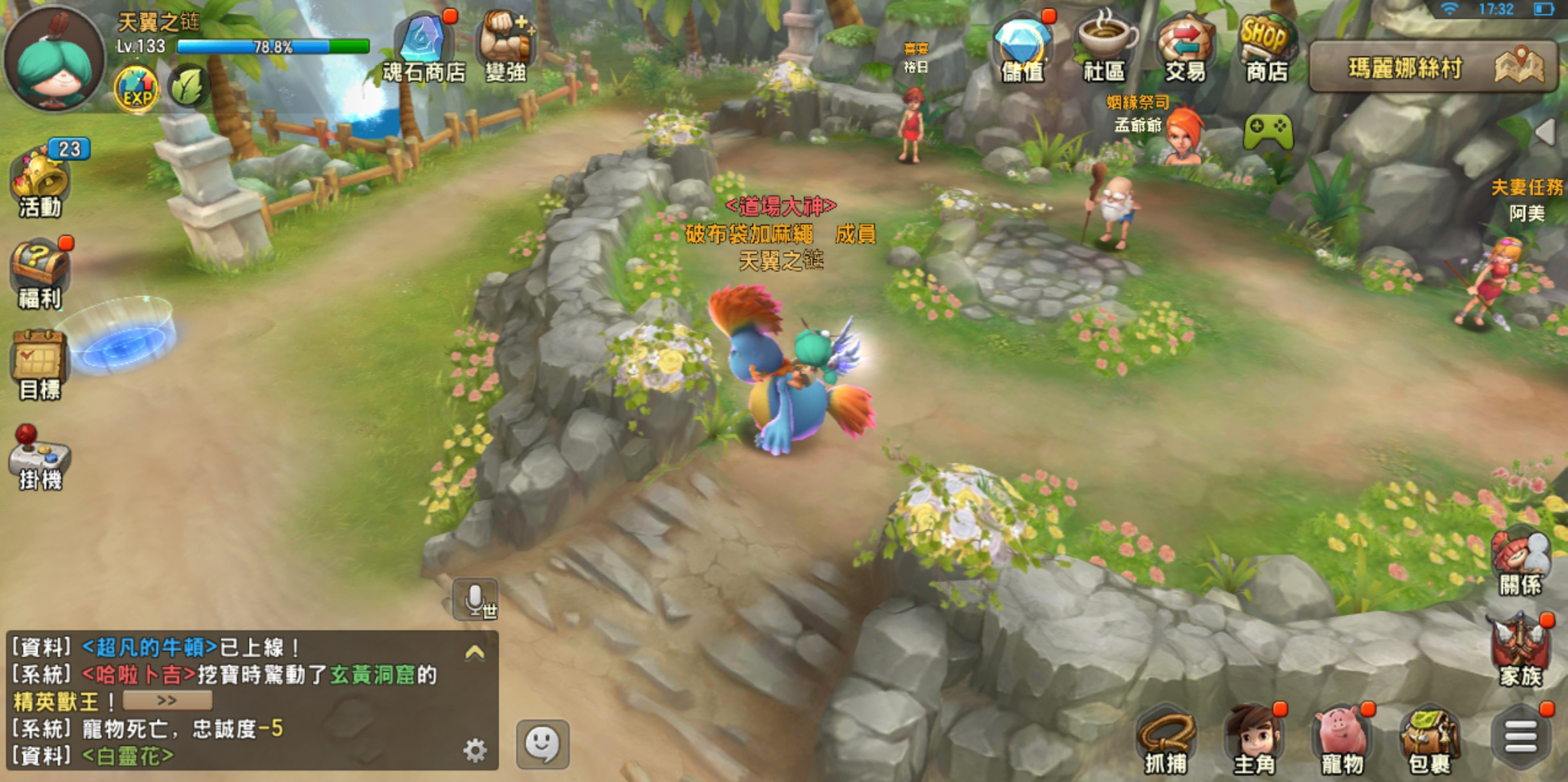Open the 主角 character sheet

(x=1254, y=740)
